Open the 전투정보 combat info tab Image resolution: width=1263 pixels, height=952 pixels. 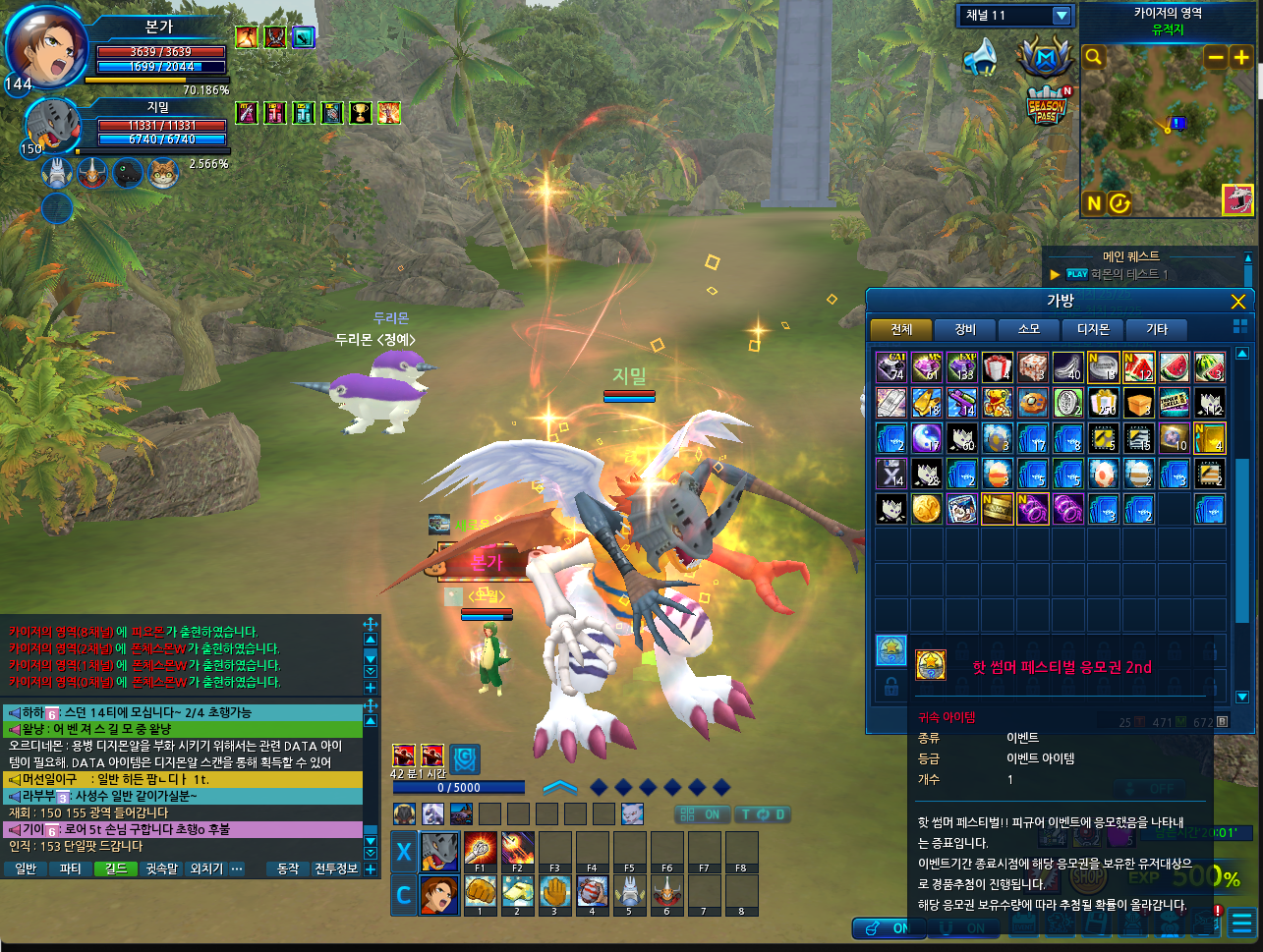tap(336, 868)
